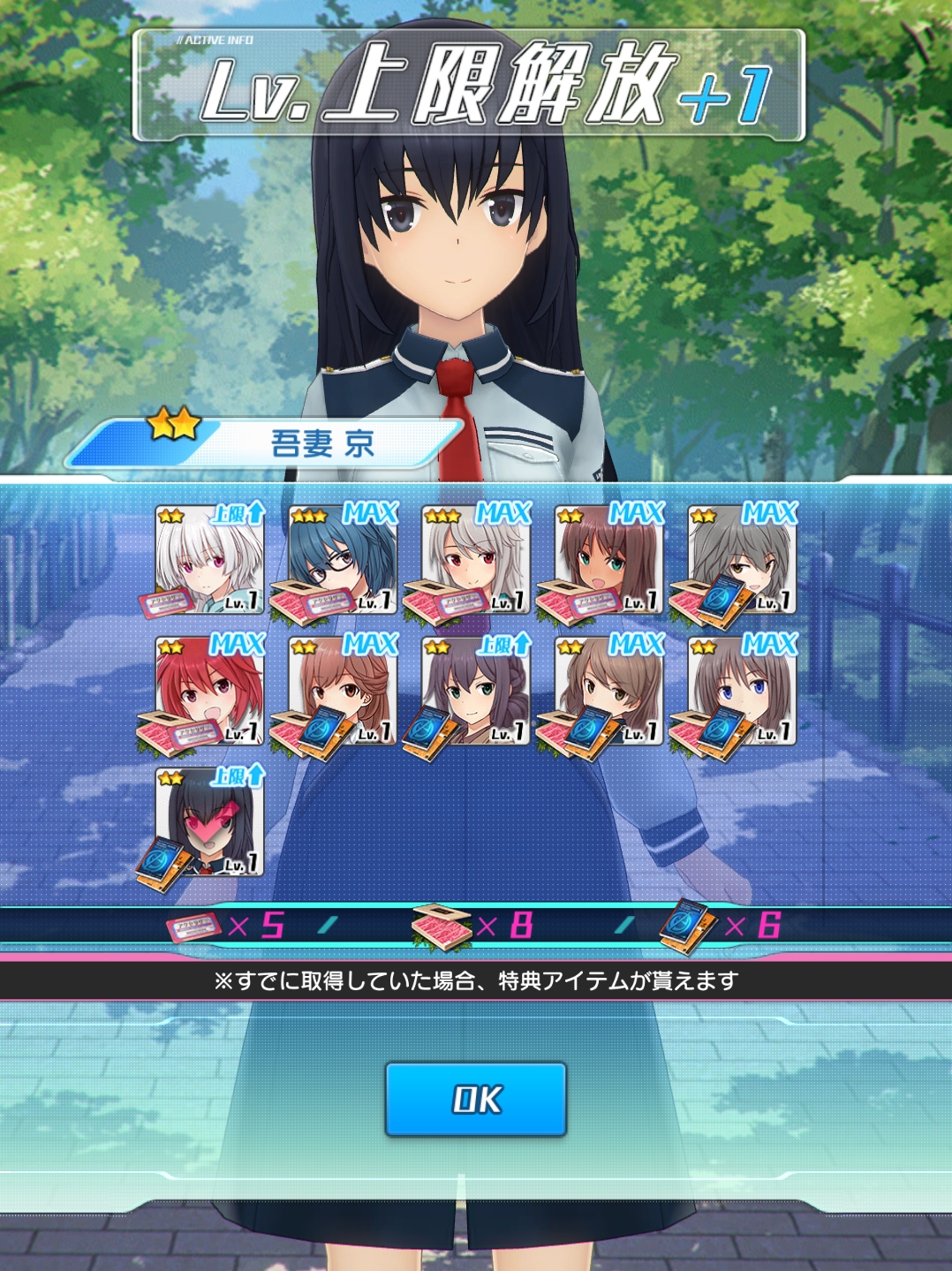Pick the dark-haired girl with green eyes
952x1271 pixels.
(x=476, y=692)
